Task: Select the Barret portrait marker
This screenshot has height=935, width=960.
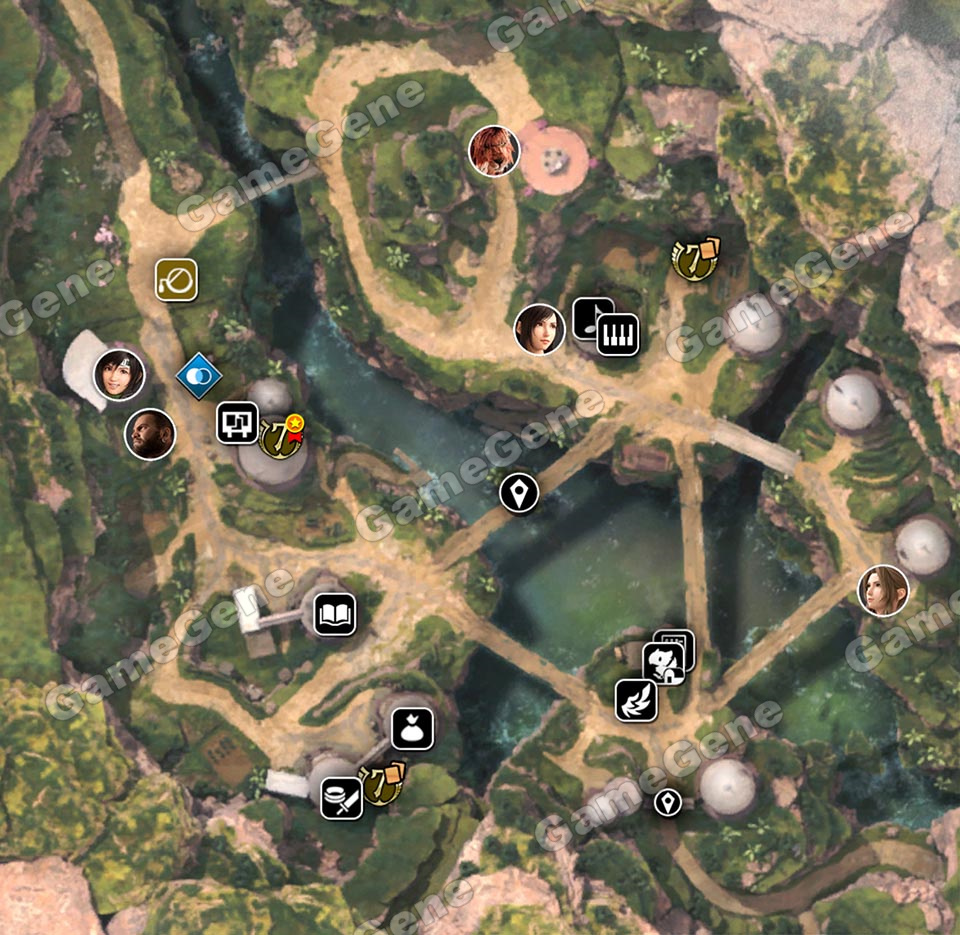Action: 150,435
